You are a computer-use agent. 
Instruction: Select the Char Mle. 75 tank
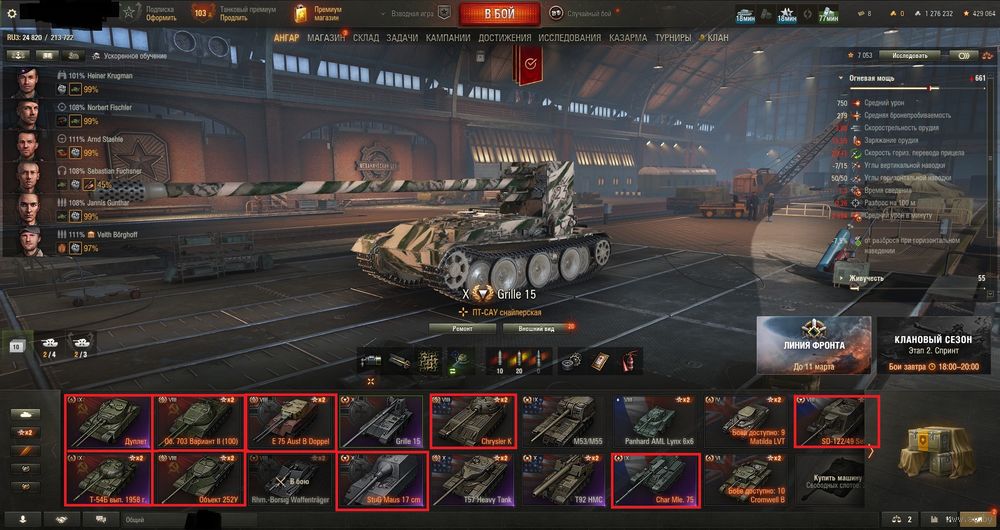(x=655, y=480)
